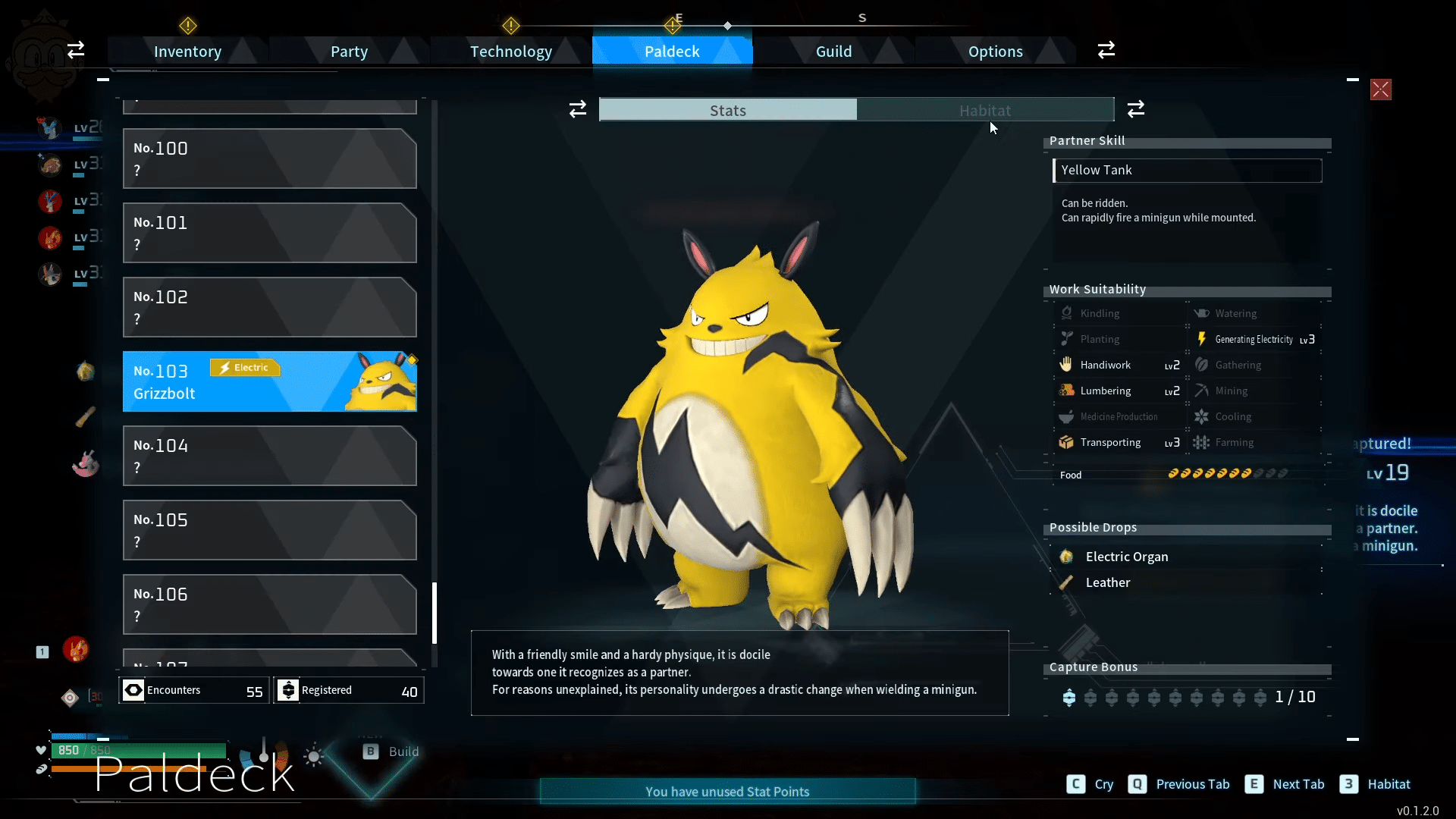Switch to the Party tab
Viewport: 1456px width, 819px height.
coord(349,52)
